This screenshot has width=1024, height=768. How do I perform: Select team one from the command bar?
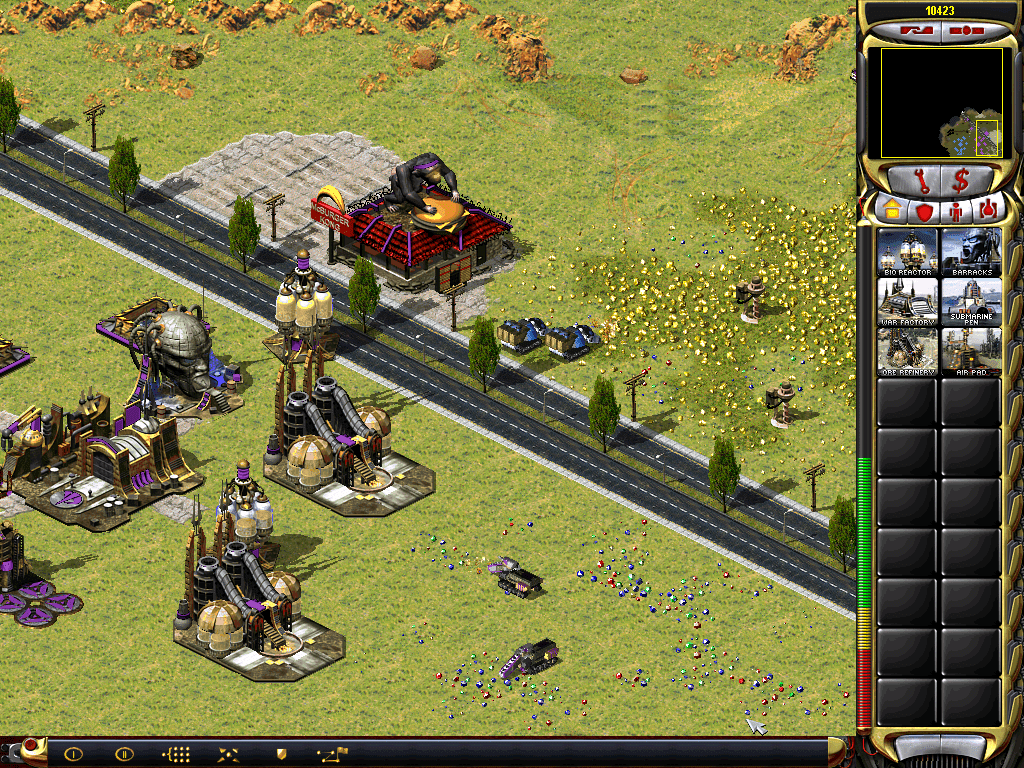(x=73, y=754)
